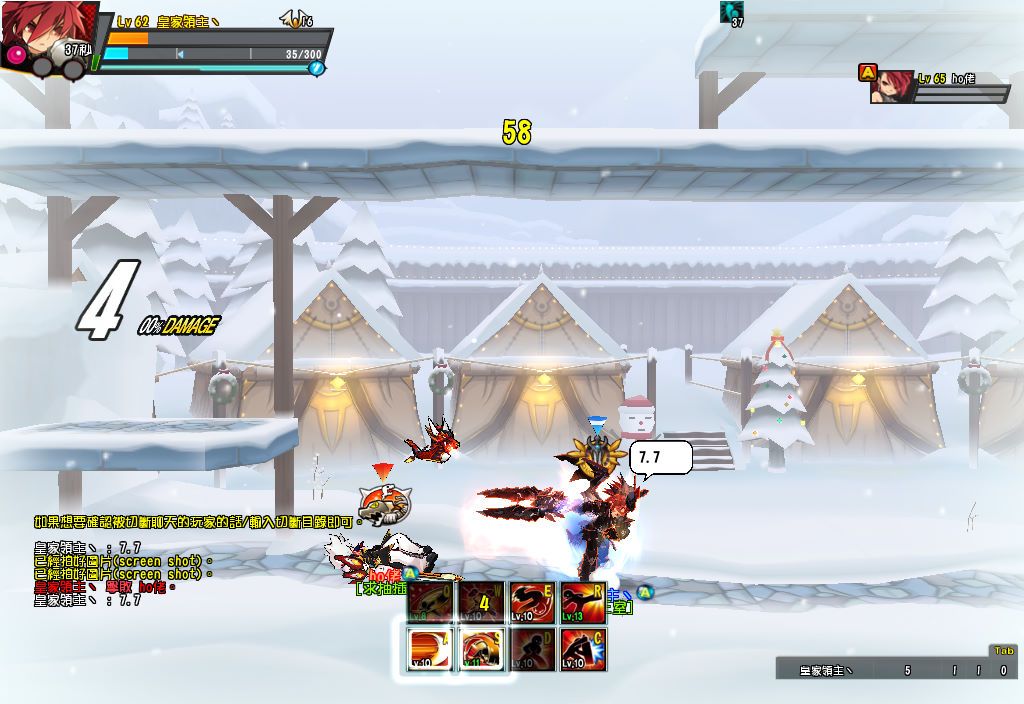The height and width of the screenshot is (704, 1024).
Task: Trigger the R skill flying kick
Action: [583, 603]
